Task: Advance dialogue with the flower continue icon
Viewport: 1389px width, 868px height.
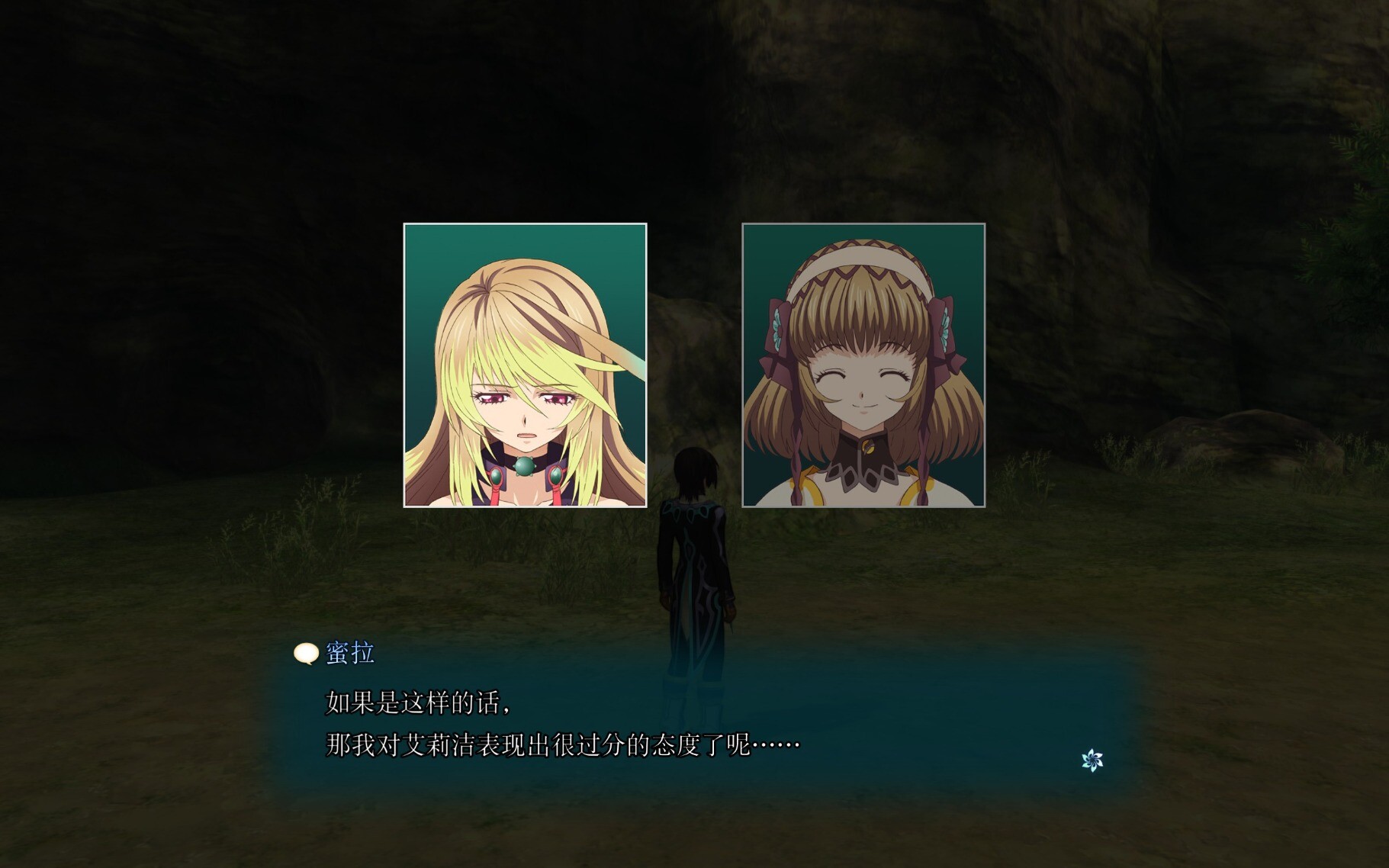Action: point(1092,760)
